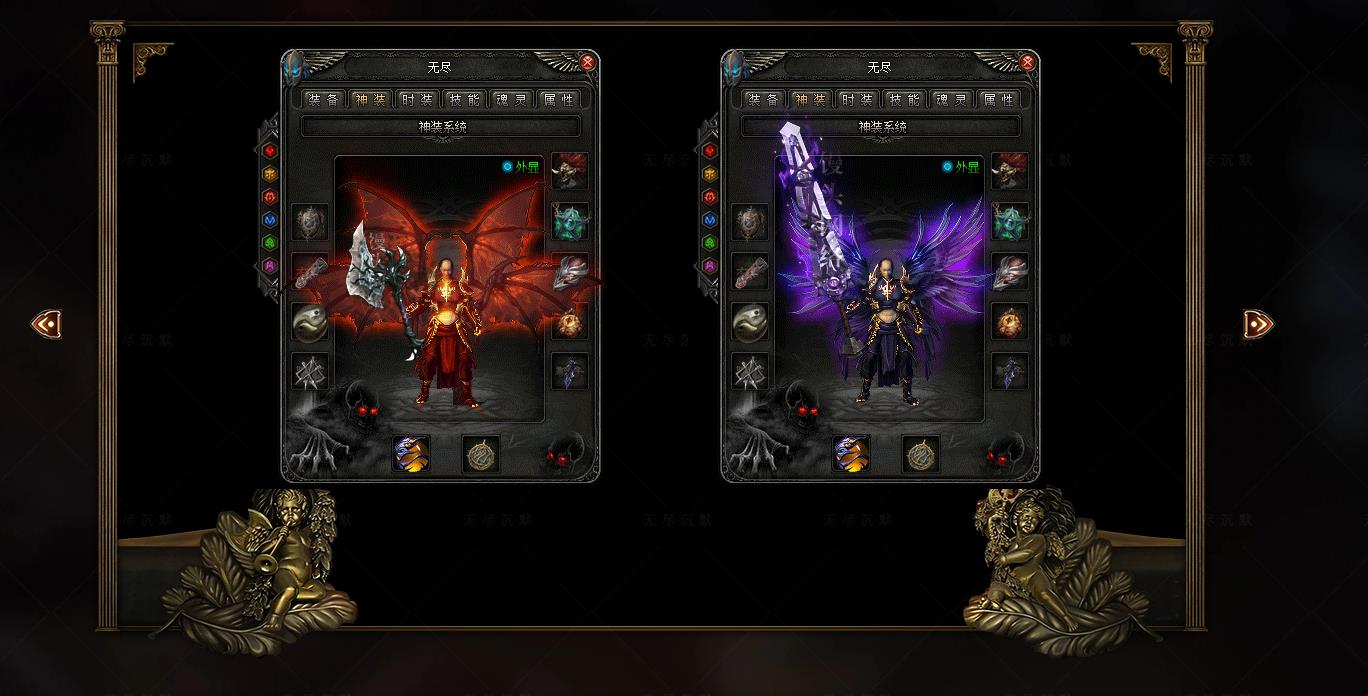Viewport: 1368px width, 696px height.
Task: Select 神装 tab in the purple-winged panel
Action: pos(810,100)
